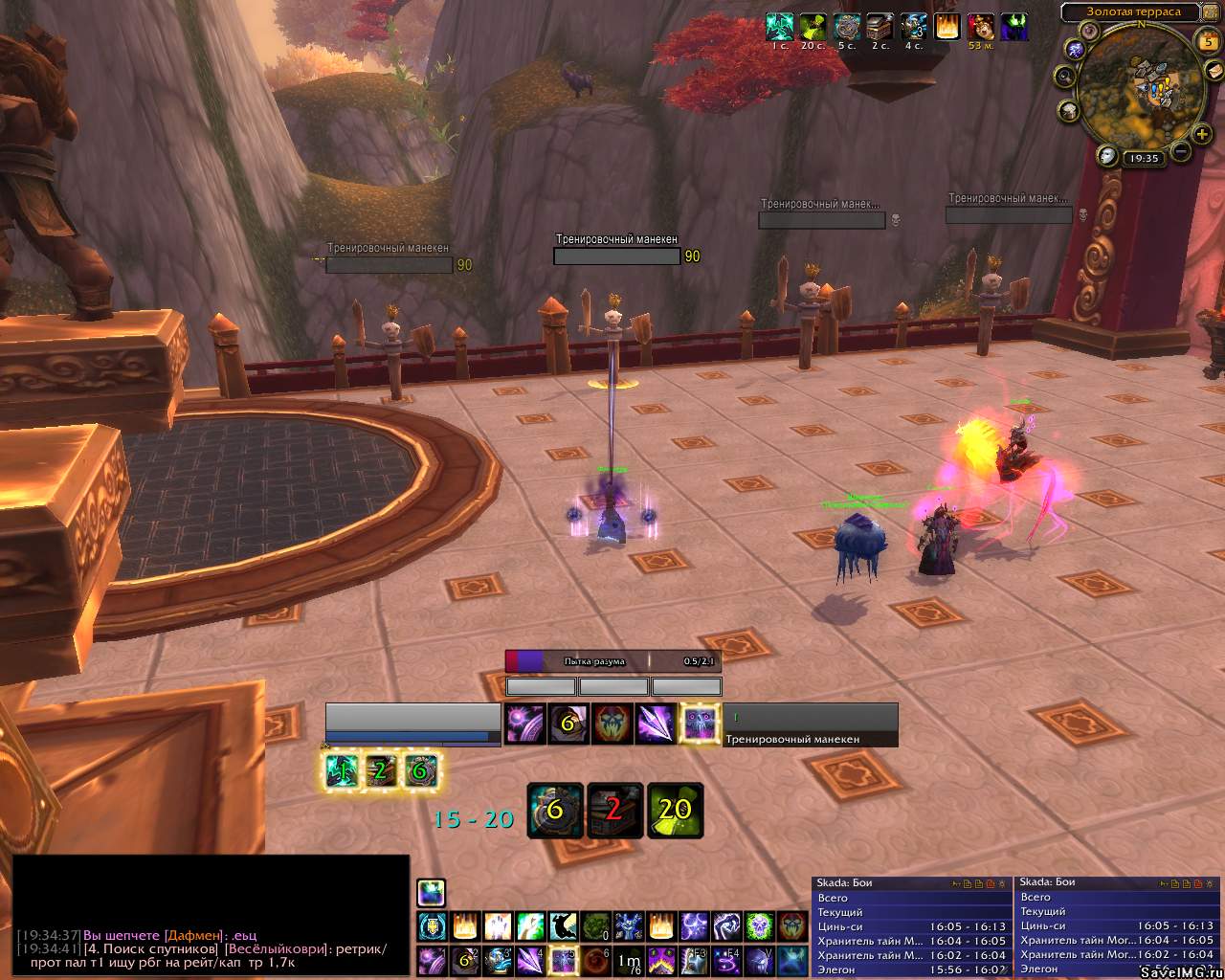Select the 53-minute flask buff icon
The image size is (1225, 980).
[980, 27]
